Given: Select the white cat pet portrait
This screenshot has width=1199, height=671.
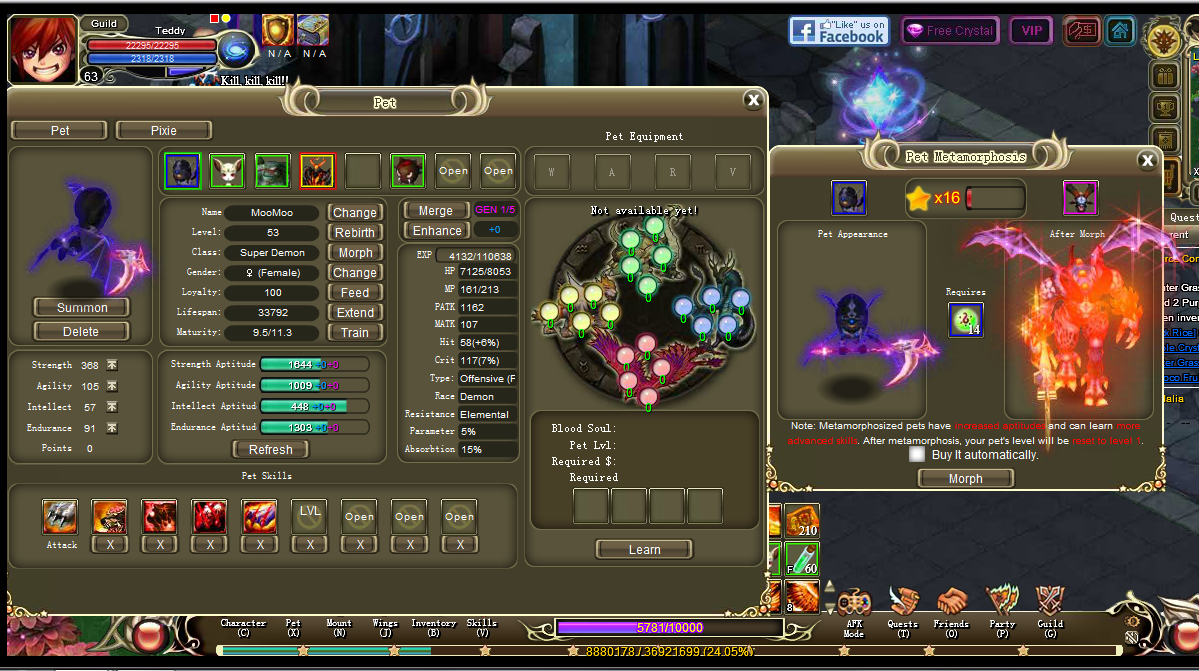Looking at the screenshot, I should click(x=228, y=171).
